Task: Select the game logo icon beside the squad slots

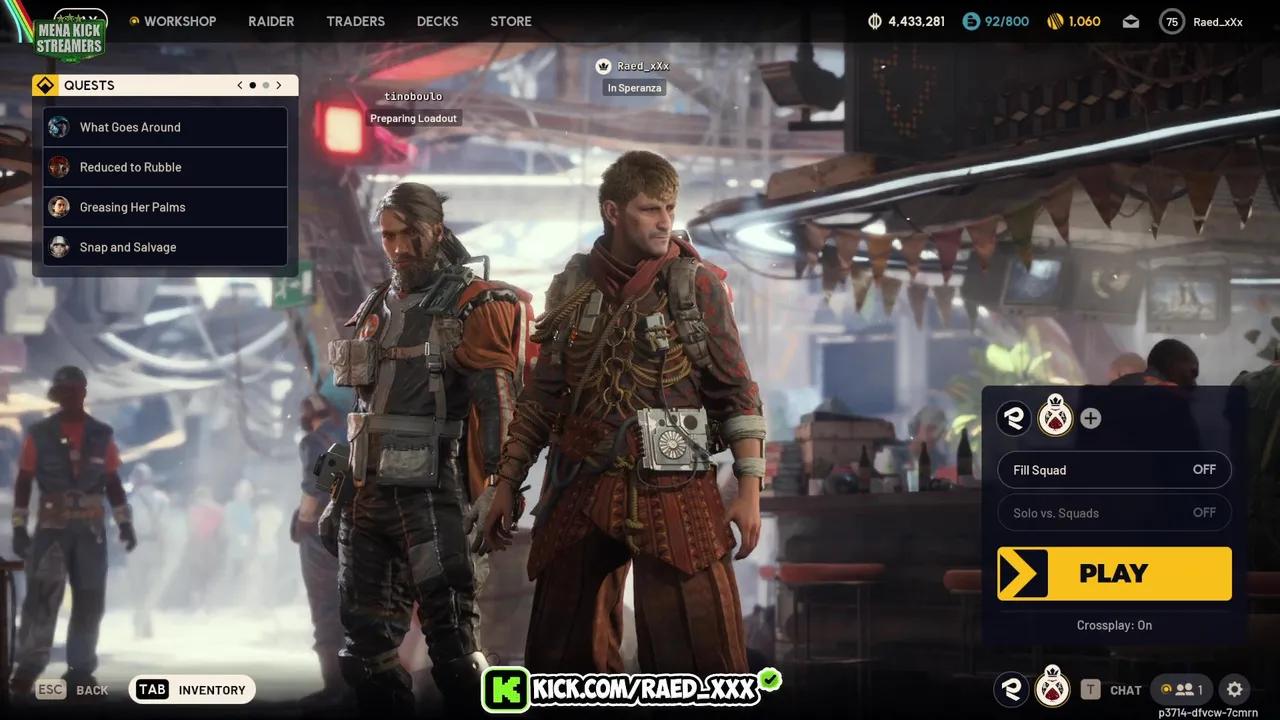Action: [x=1013, y=418]
